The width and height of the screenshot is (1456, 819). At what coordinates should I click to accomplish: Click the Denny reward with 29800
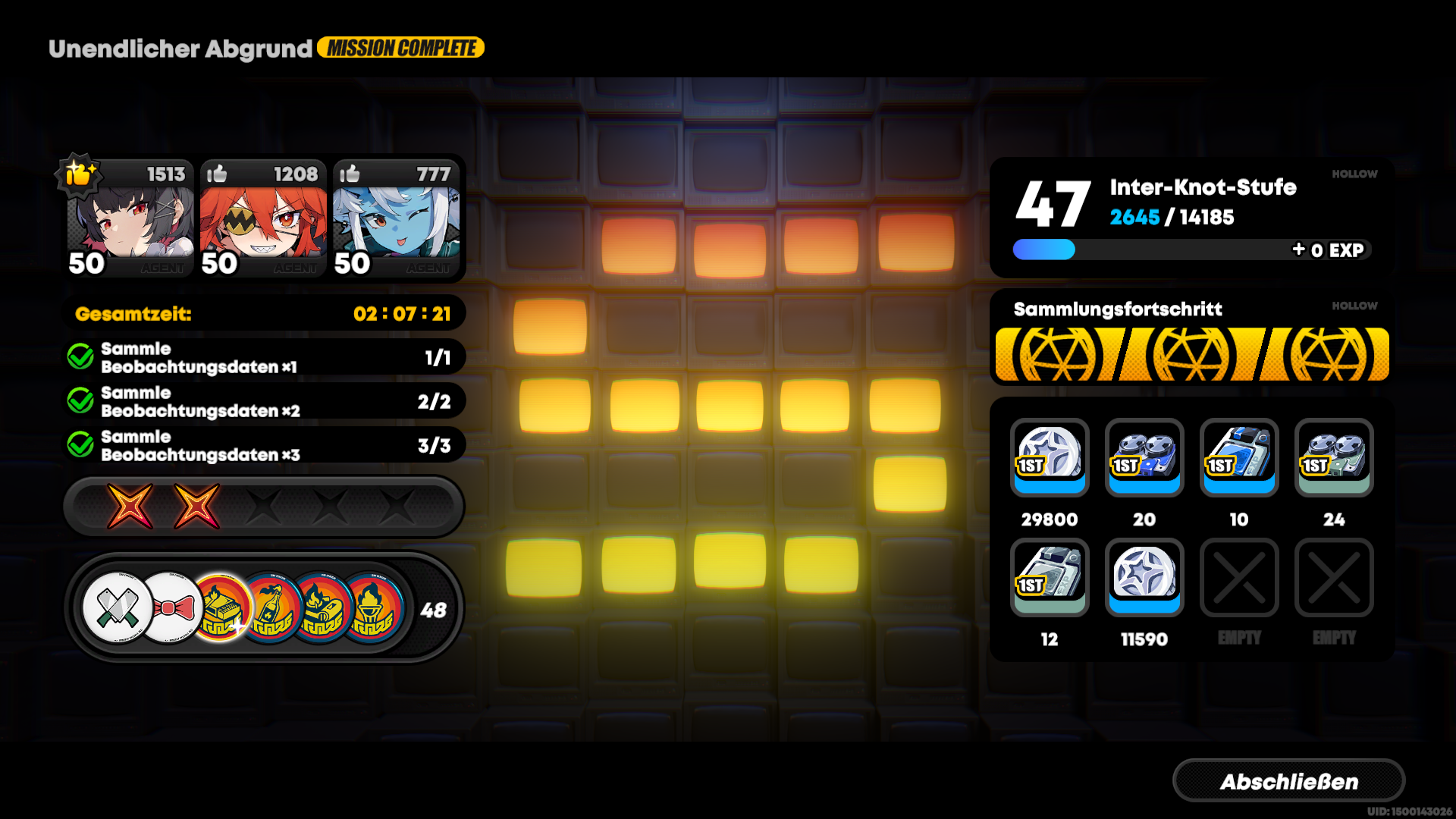click(x=1050, y=459)
